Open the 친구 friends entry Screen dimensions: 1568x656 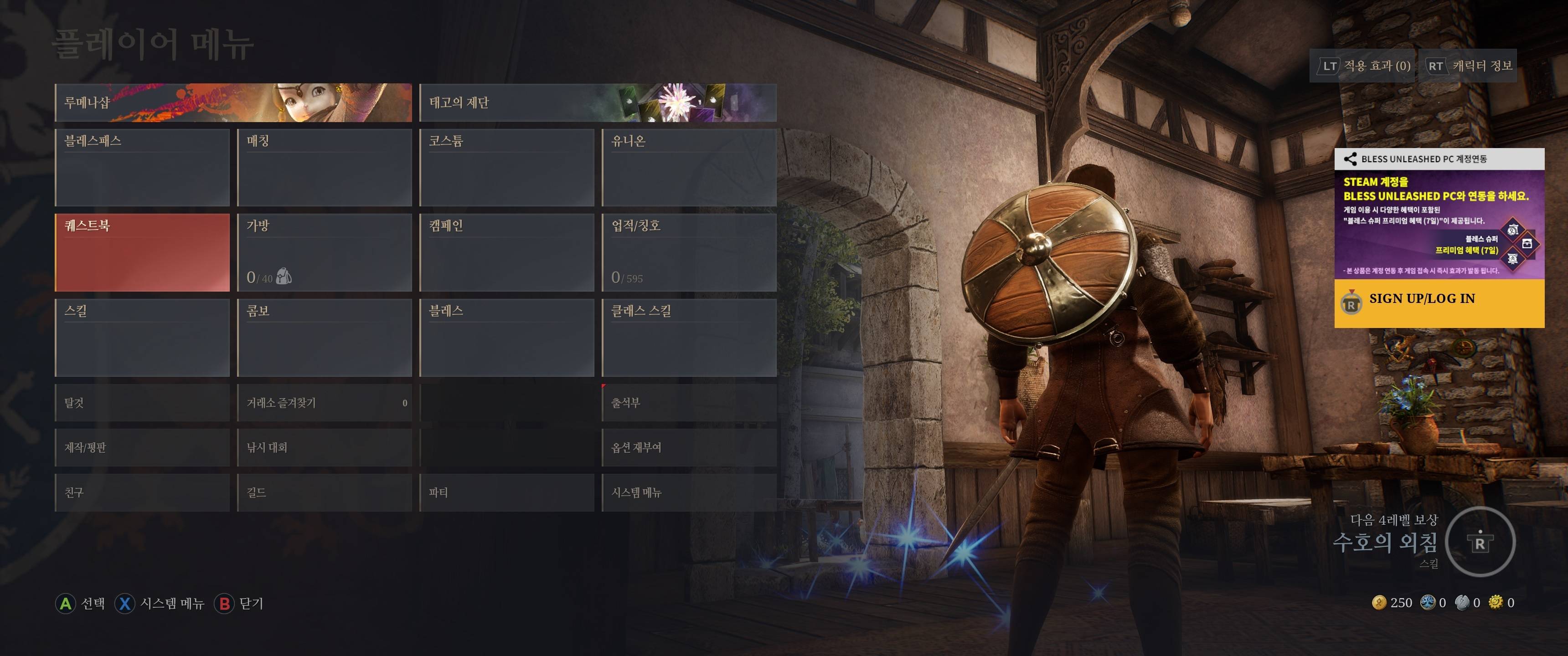142,492
